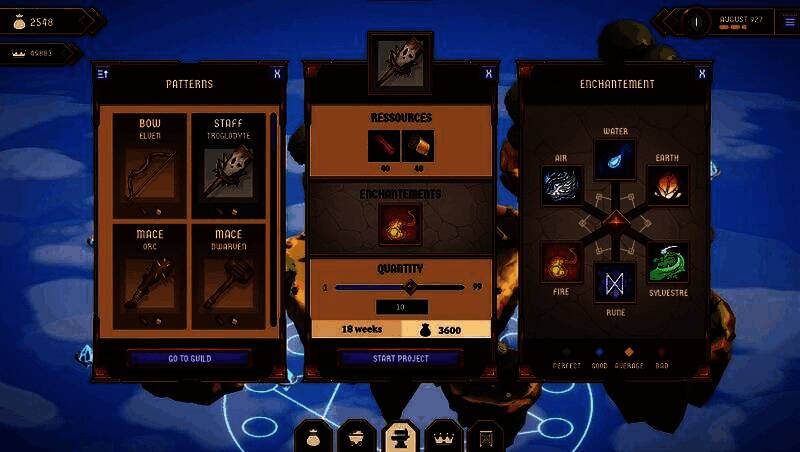Open the Patterns sort options icon
800x452 pixels.
pyautogui.click(x=102, y=73)
